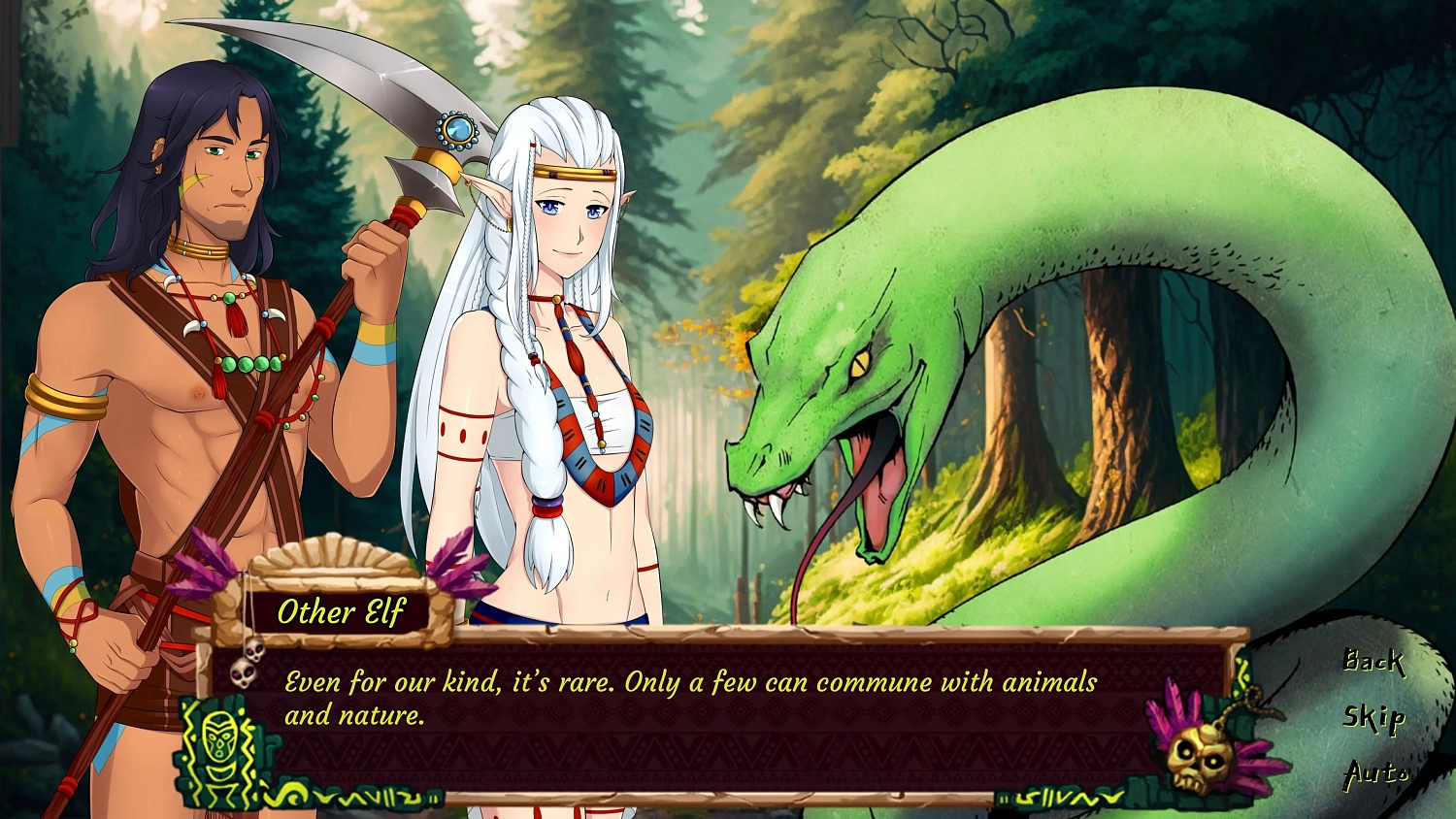Screen dimensions: 1456x819
Task: Click the small hanging skulls by the nameplate
Action: coord(246,671)
